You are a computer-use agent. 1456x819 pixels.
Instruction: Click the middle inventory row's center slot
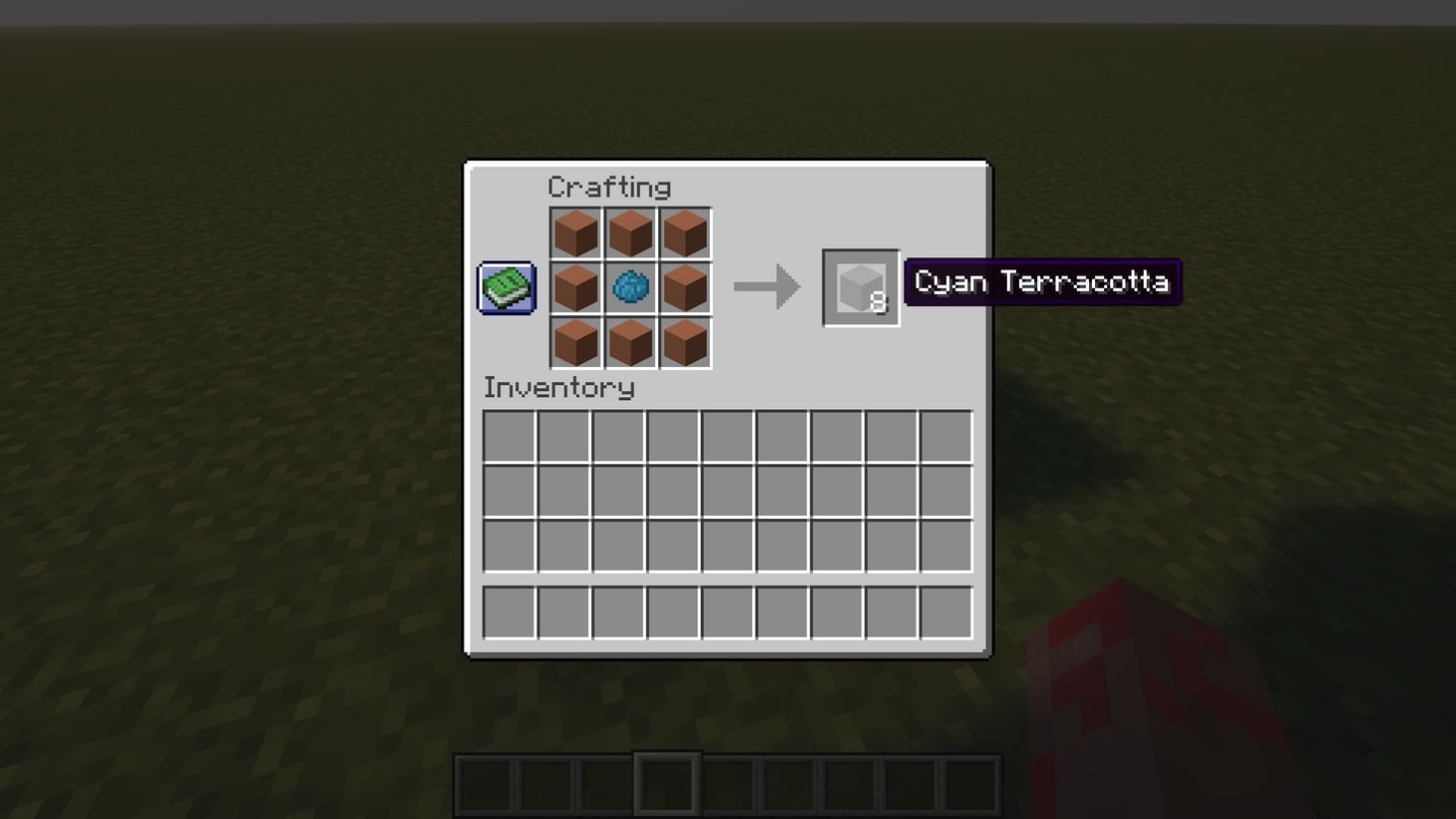pyautogui.click(x=727, y=491)
